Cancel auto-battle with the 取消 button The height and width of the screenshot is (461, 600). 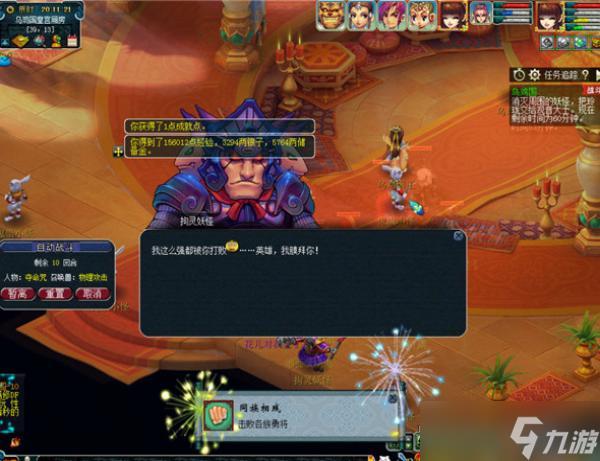pos(93,294)
